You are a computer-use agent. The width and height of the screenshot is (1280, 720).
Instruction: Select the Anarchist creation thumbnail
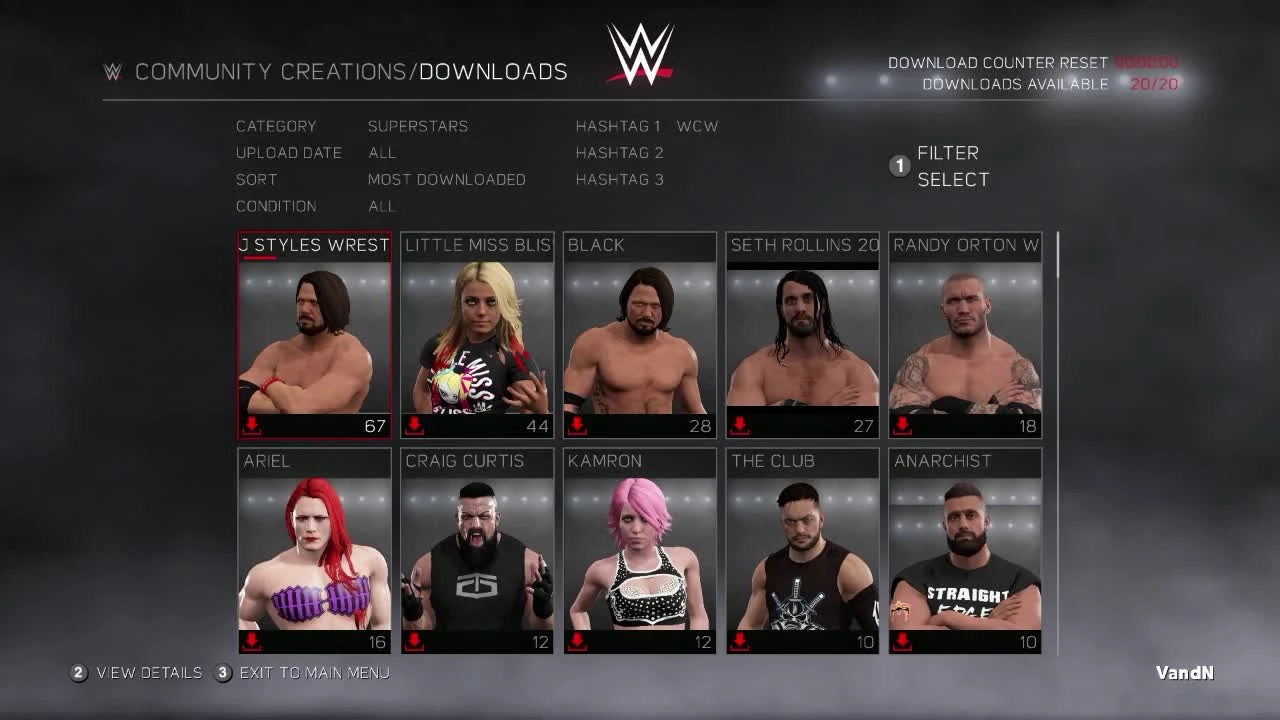964,550
